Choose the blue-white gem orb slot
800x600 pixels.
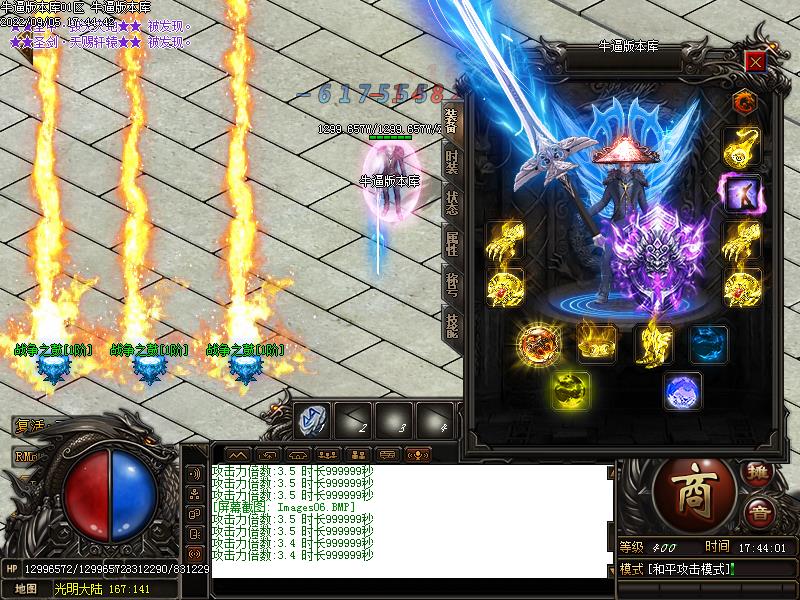[x=683, y=390]
